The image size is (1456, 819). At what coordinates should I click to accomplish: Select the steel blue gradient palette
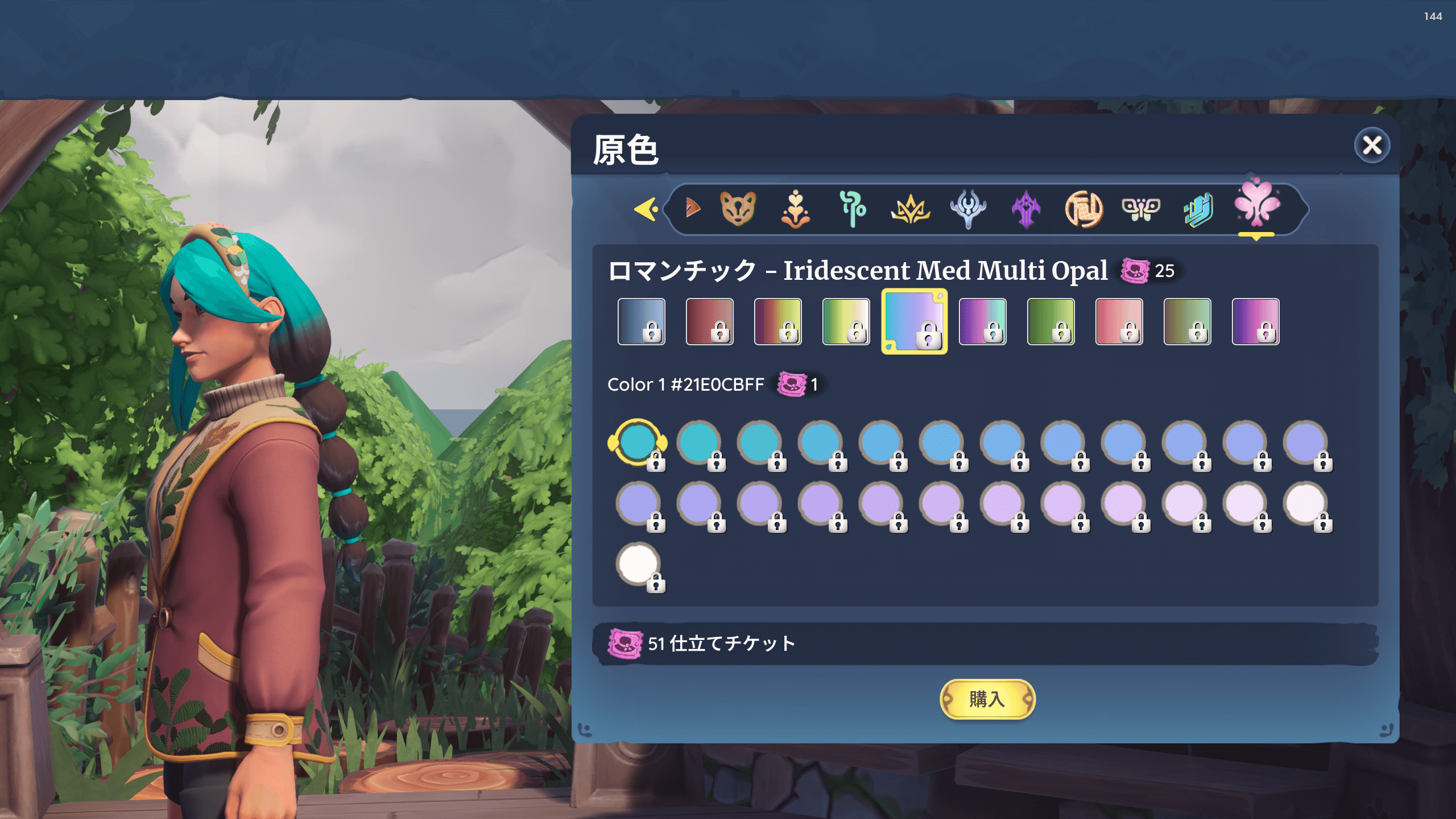coord(641,321)
